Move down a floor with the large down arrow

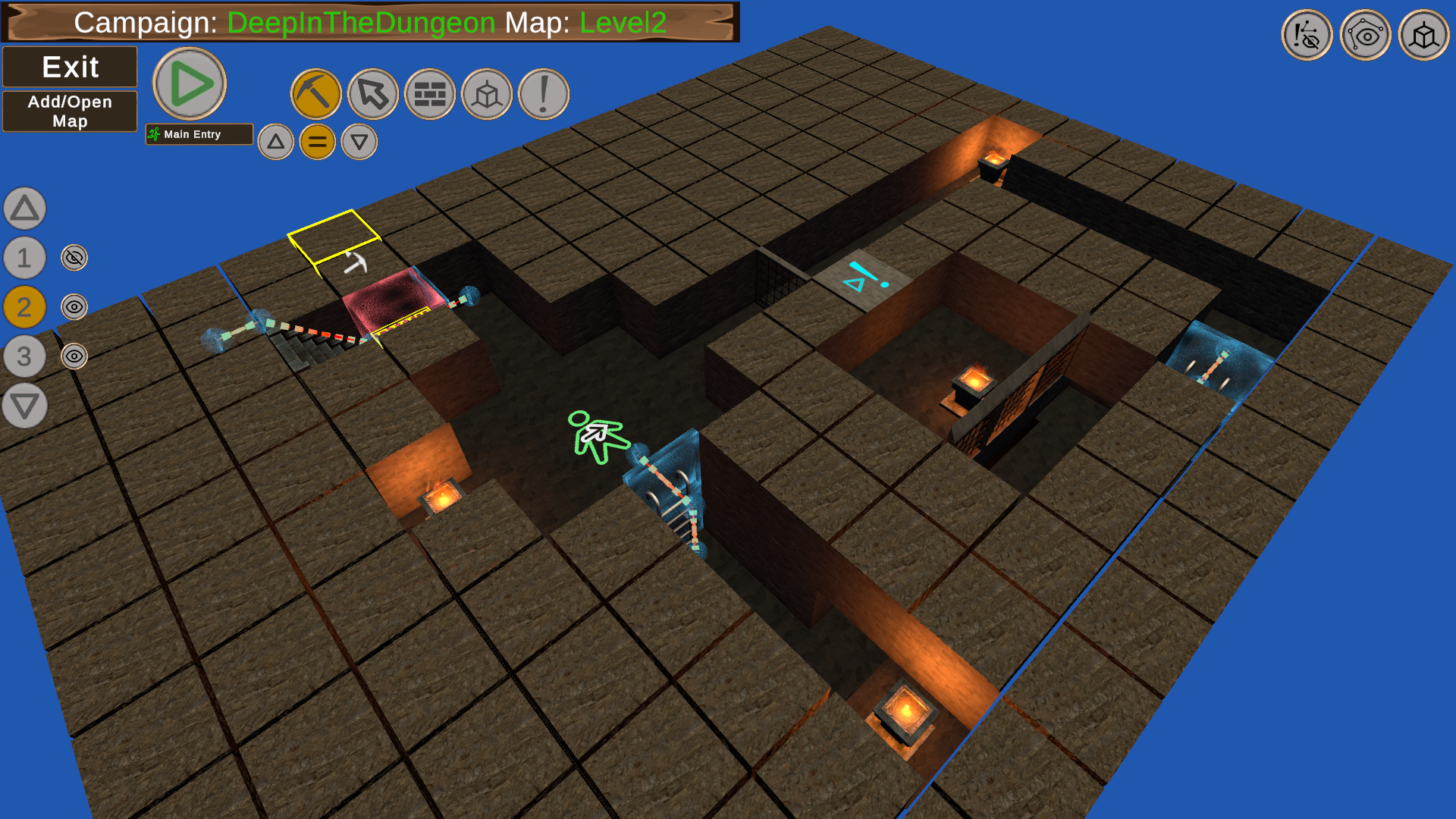[x=25, y=406]
